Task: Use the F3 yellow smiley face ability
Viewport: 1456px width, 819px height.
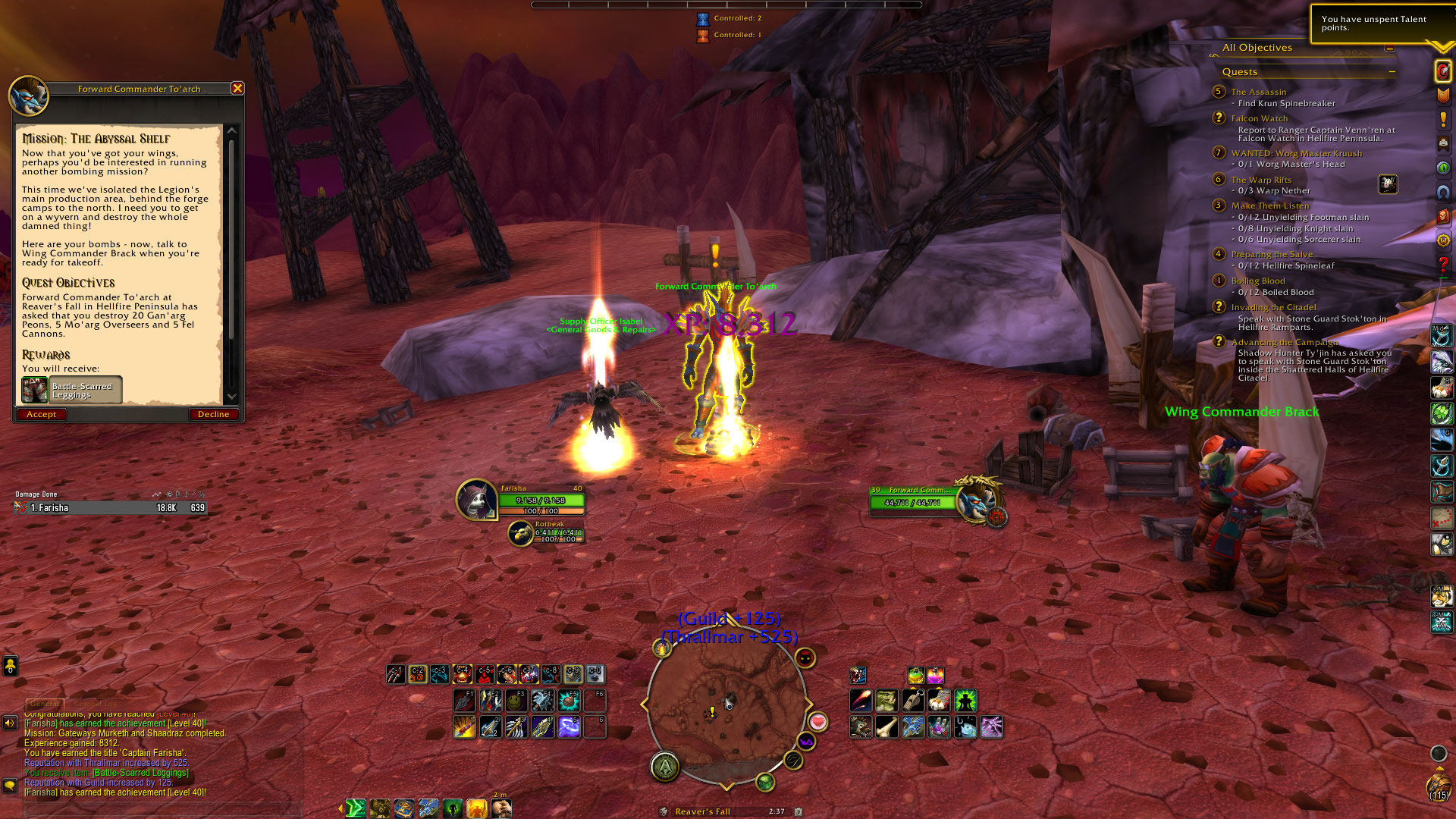Action: (x=516, y=700)
